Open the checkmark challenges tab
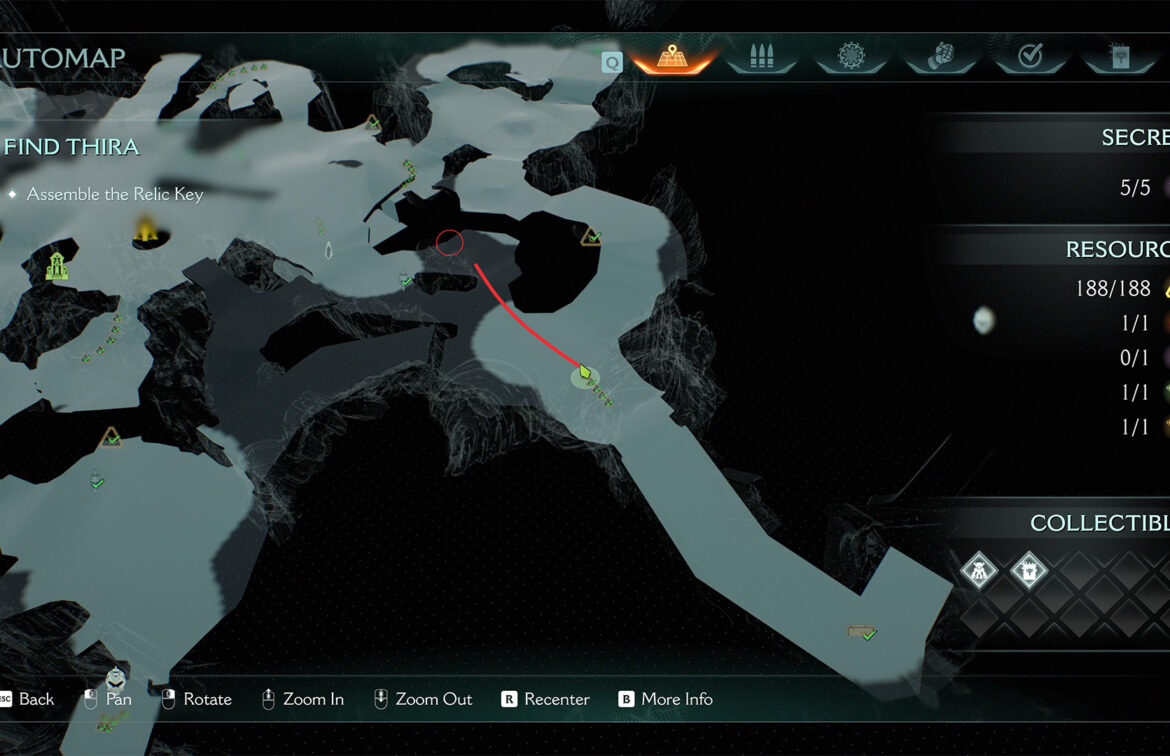 1029,57
